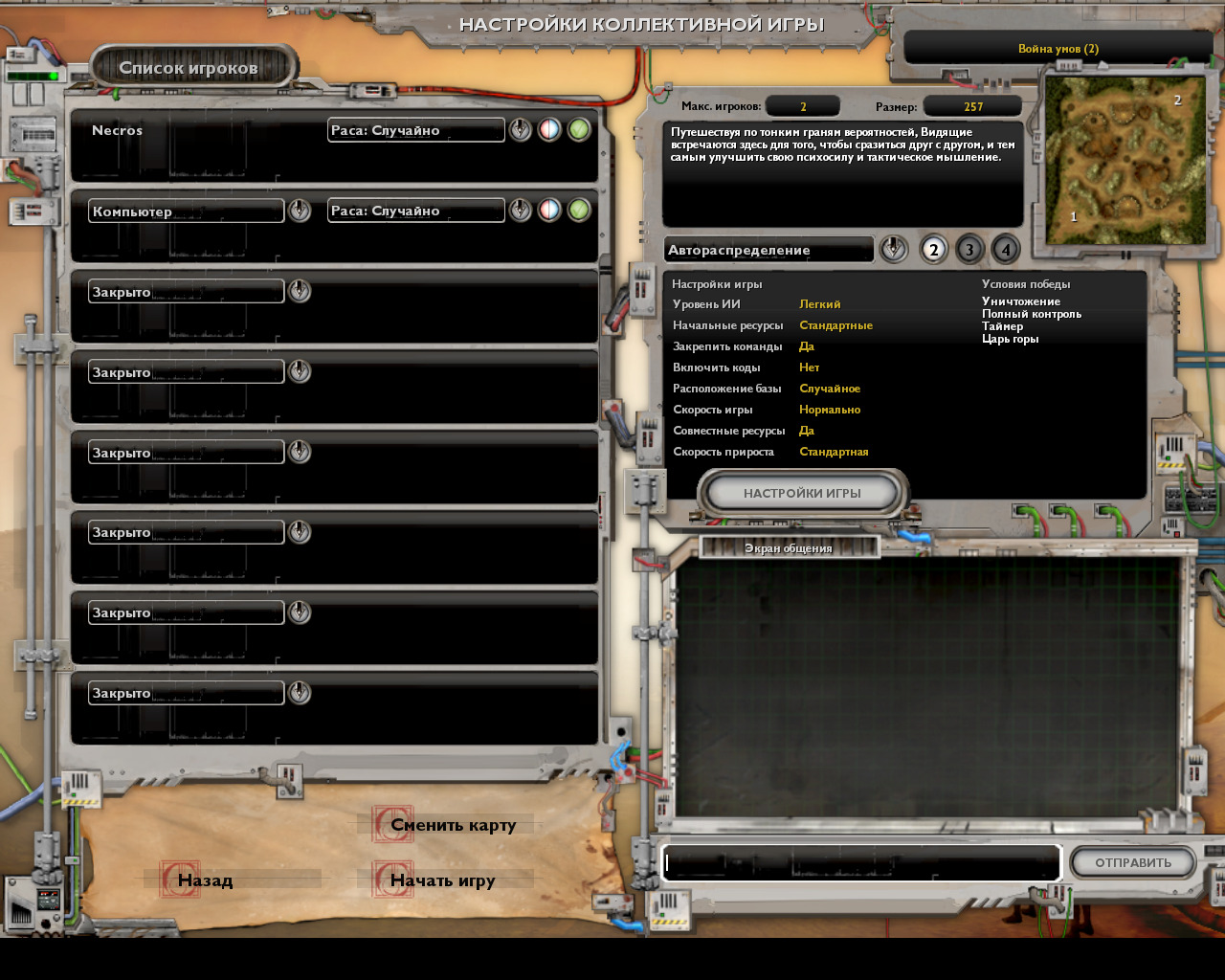Image resolution: width=1225 pixels, height=980 pixels.
Task: Send chat message with Отправить
Action: tap(1133, 862)
